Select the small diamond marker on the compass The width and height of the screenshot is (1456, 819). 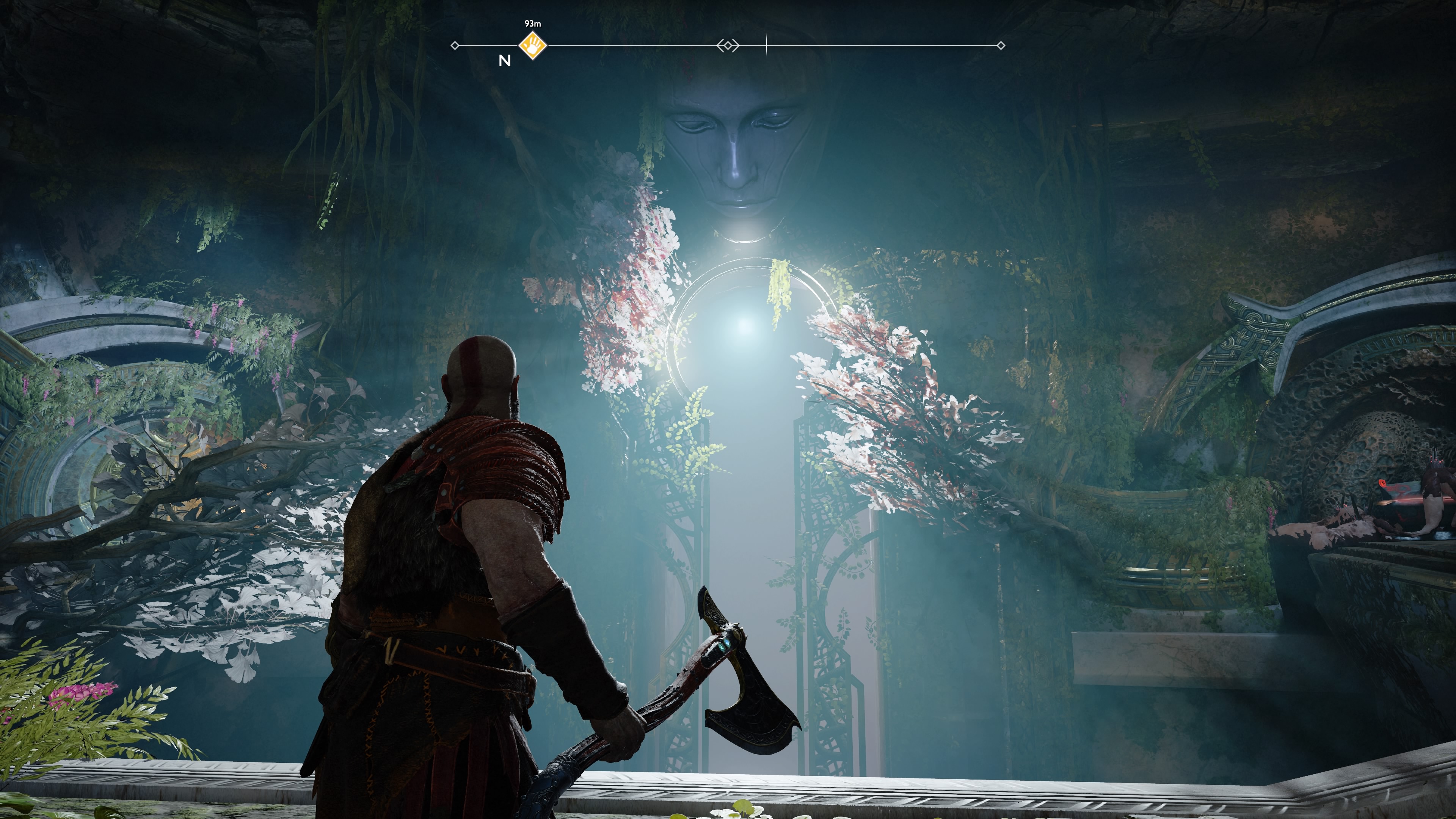[728, 45]
